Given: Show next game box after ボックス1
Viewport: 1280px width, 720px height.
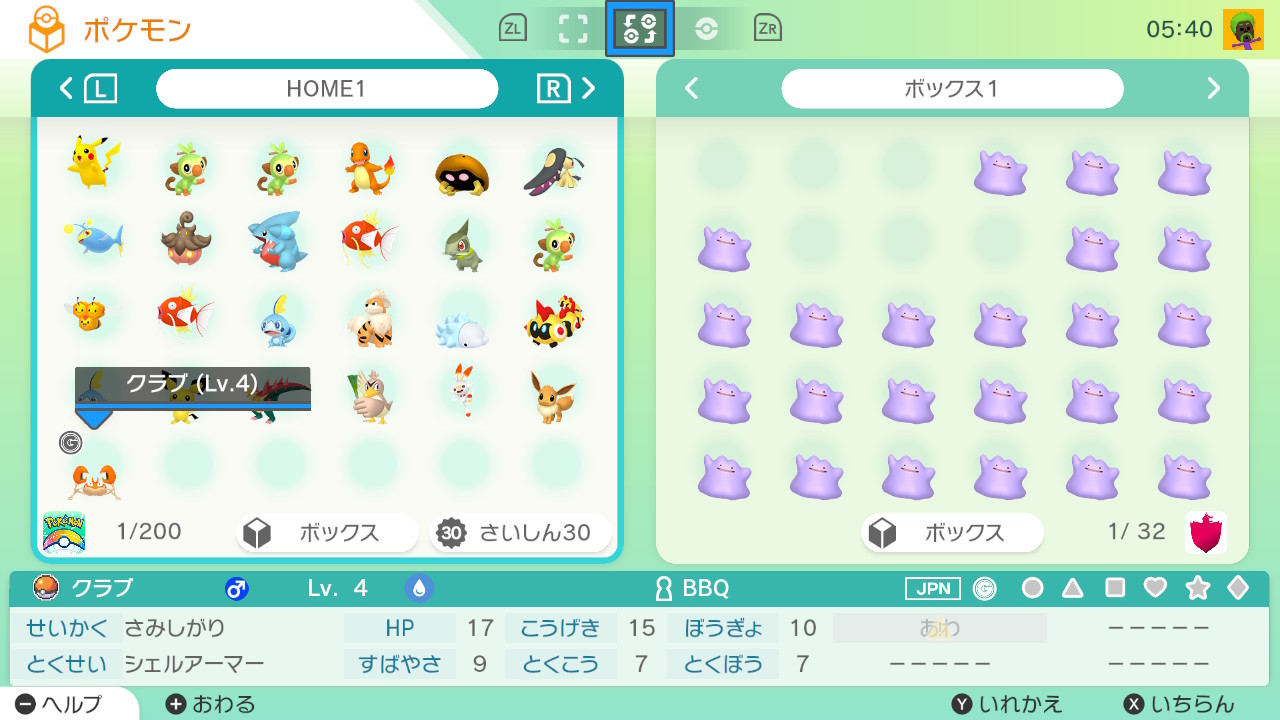Looking at the screenshot, I should pos(1214,89).
